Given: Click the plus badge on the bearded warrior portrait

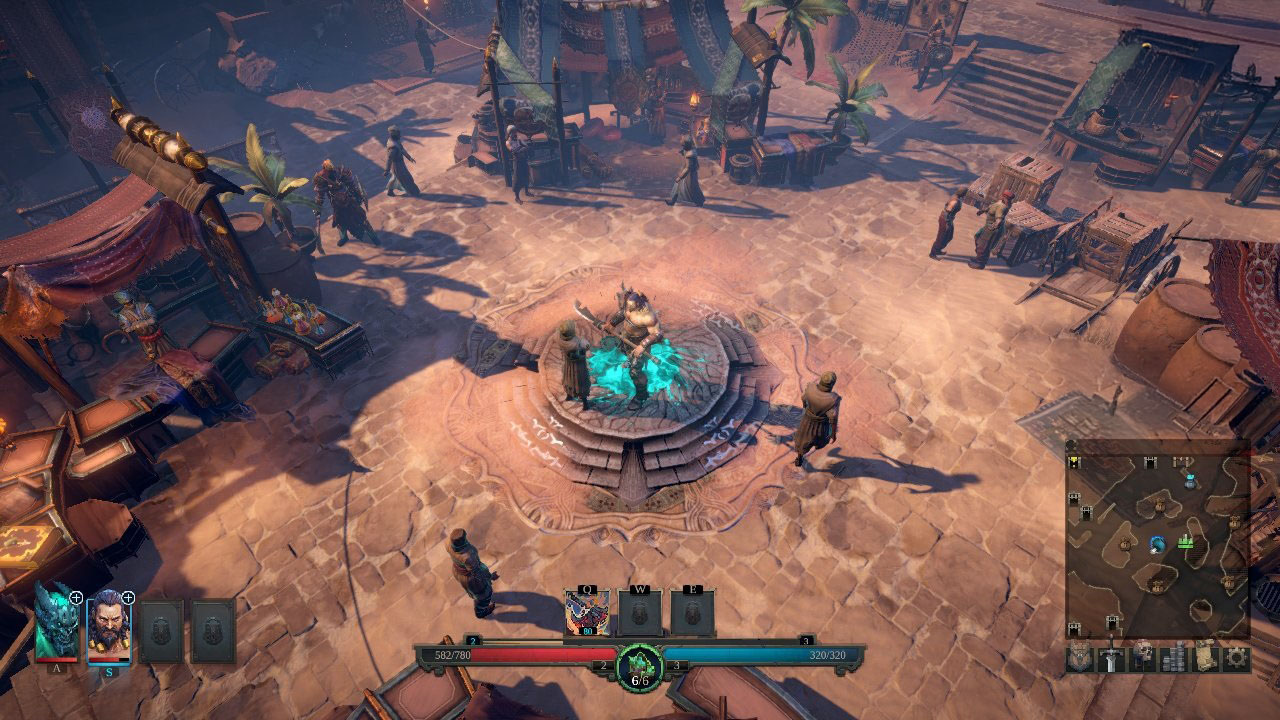Looking at the screenshot, I should pyautogui.click(x=128, y=598).
